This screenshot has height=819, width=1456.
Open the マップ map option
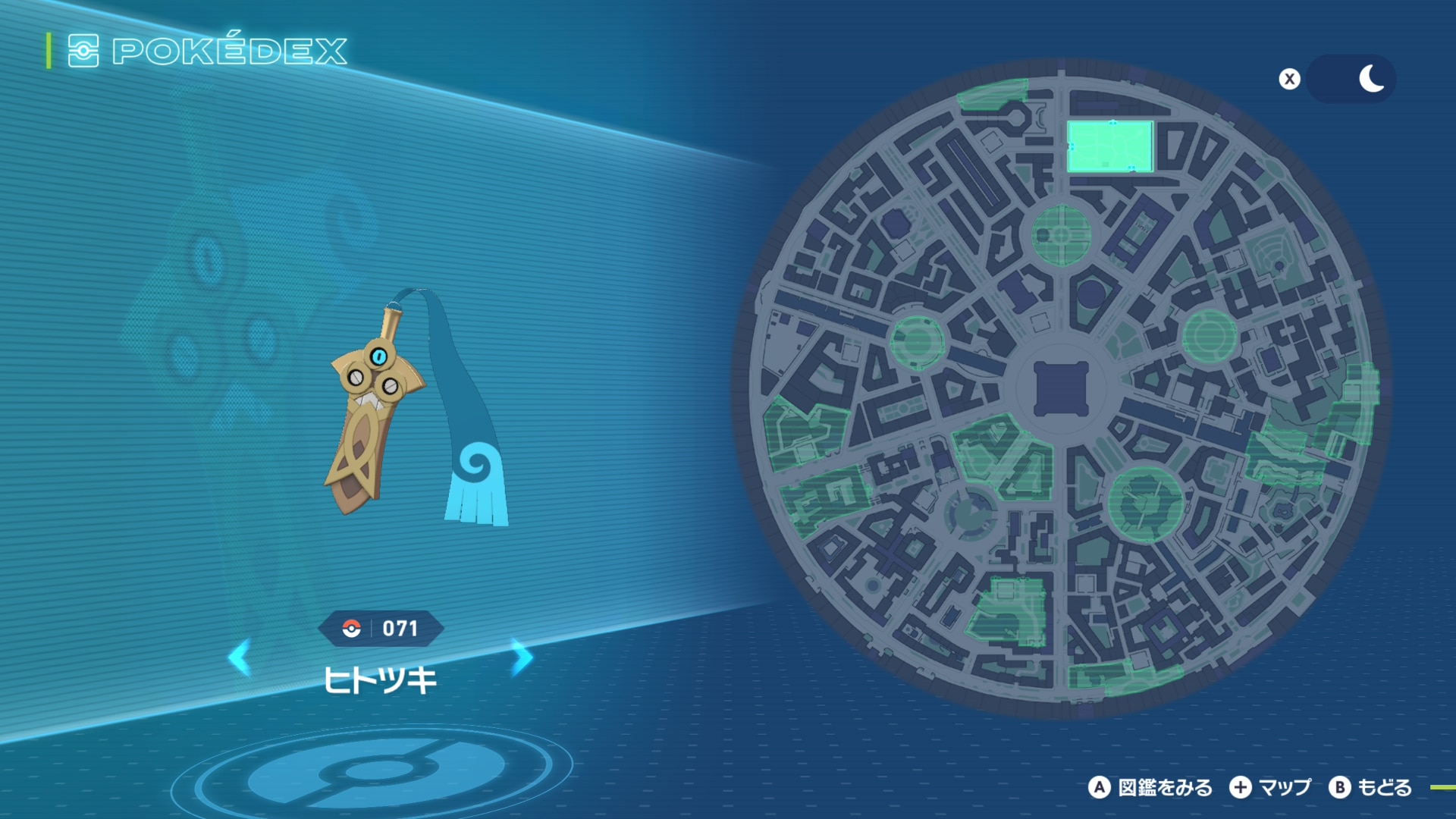point(1271,788)
